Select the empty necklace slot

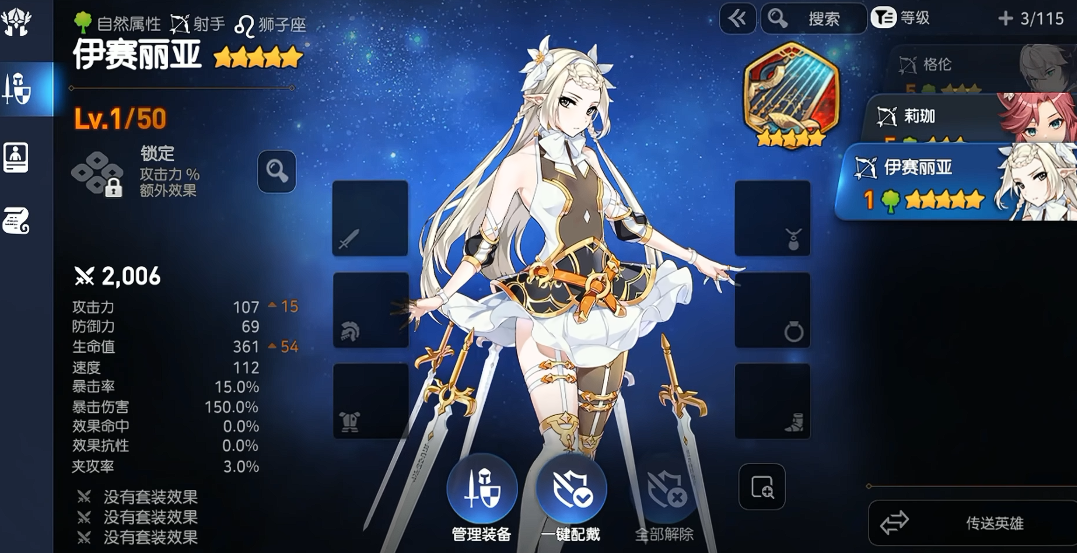coord(772,218)
